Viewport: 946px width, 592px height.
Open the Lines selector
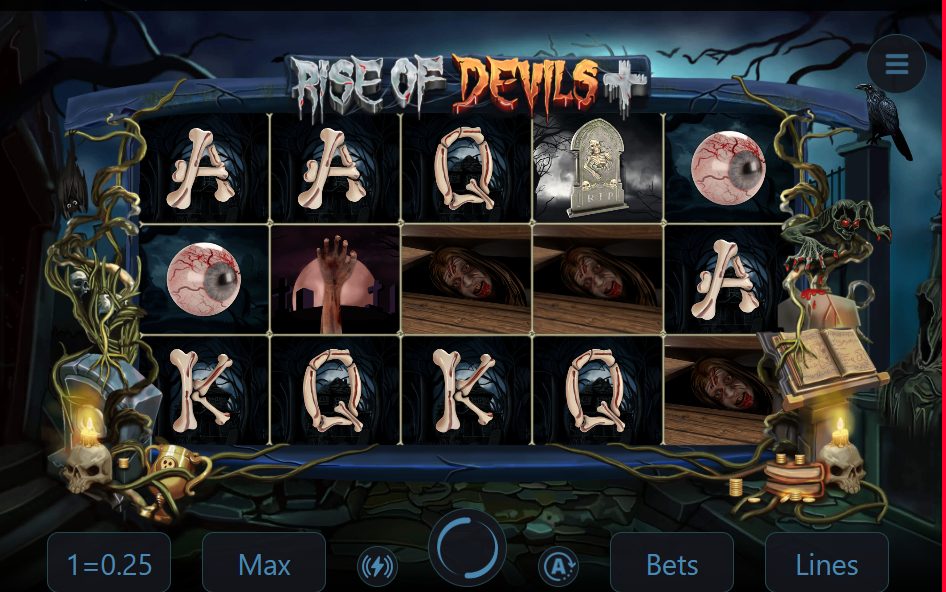pos(826,564)
